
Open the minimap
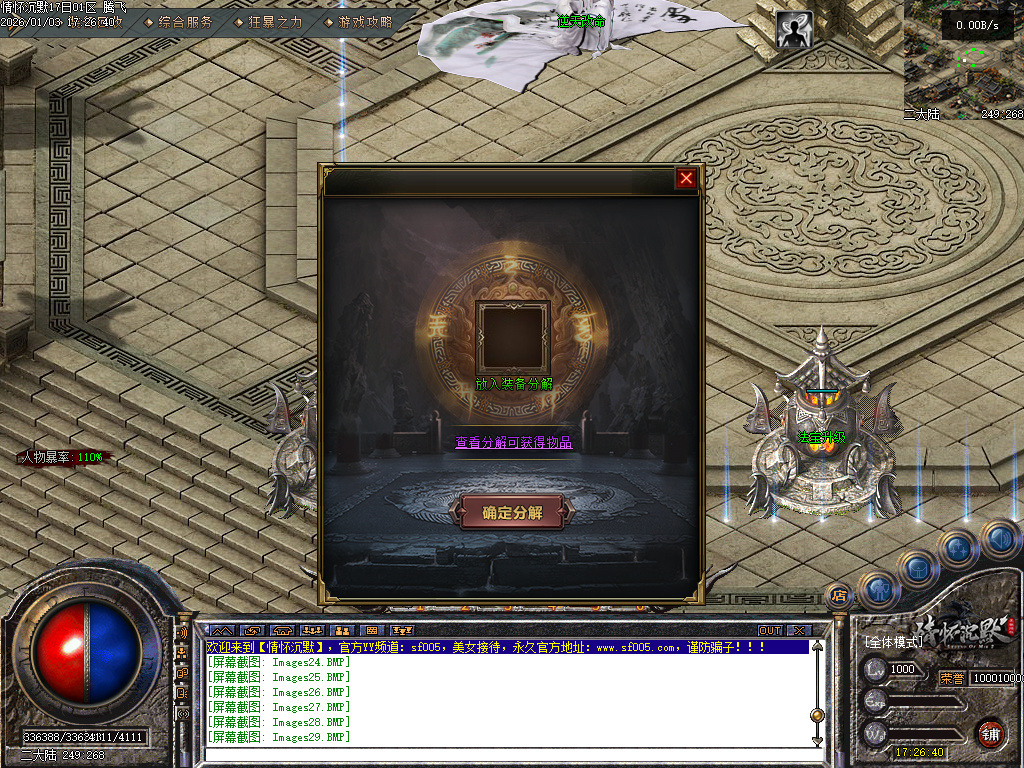(x=964, y=60)
